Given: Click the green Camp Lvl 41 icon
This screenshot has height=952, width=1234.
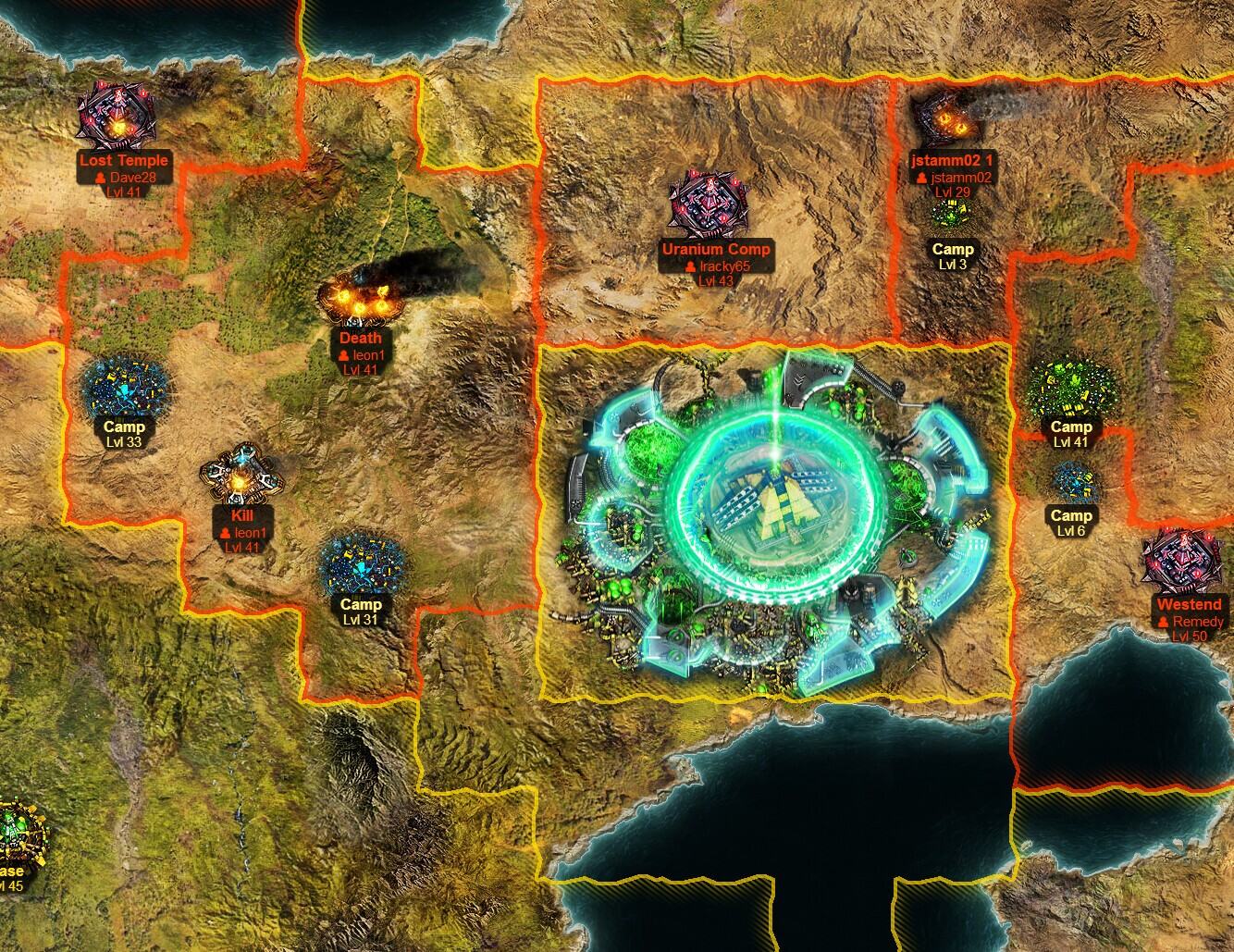Looking at the screenshot, I should (1070, 384).
